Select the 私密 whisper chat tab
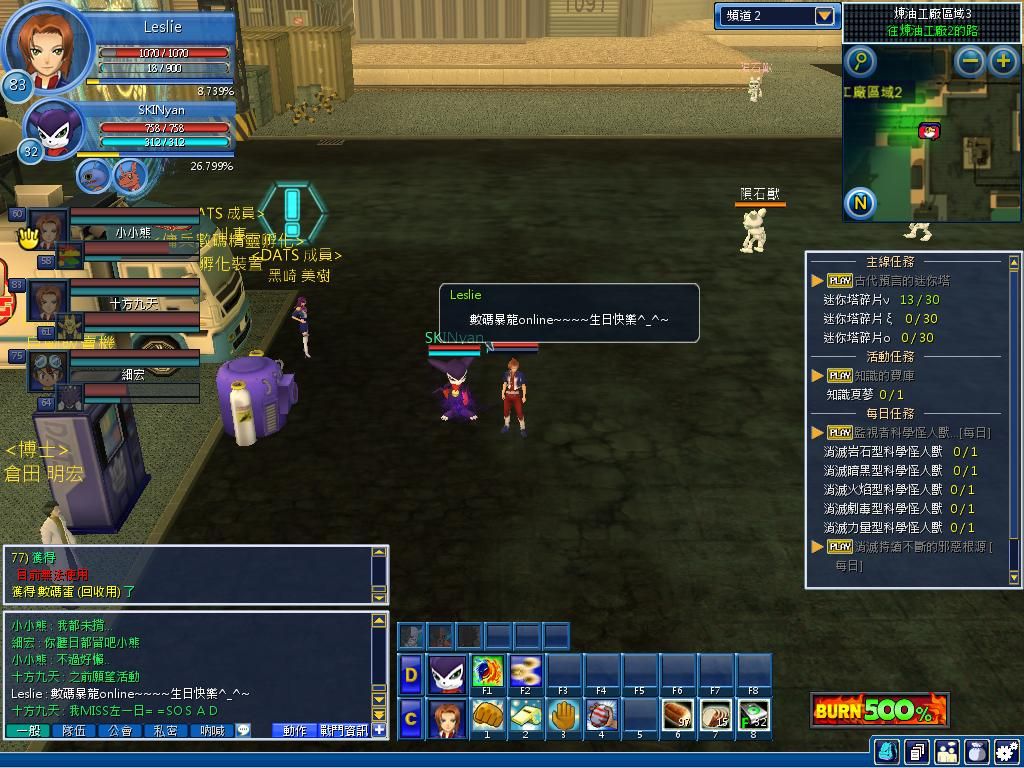 pyautogui.click(x=166, y=731)
